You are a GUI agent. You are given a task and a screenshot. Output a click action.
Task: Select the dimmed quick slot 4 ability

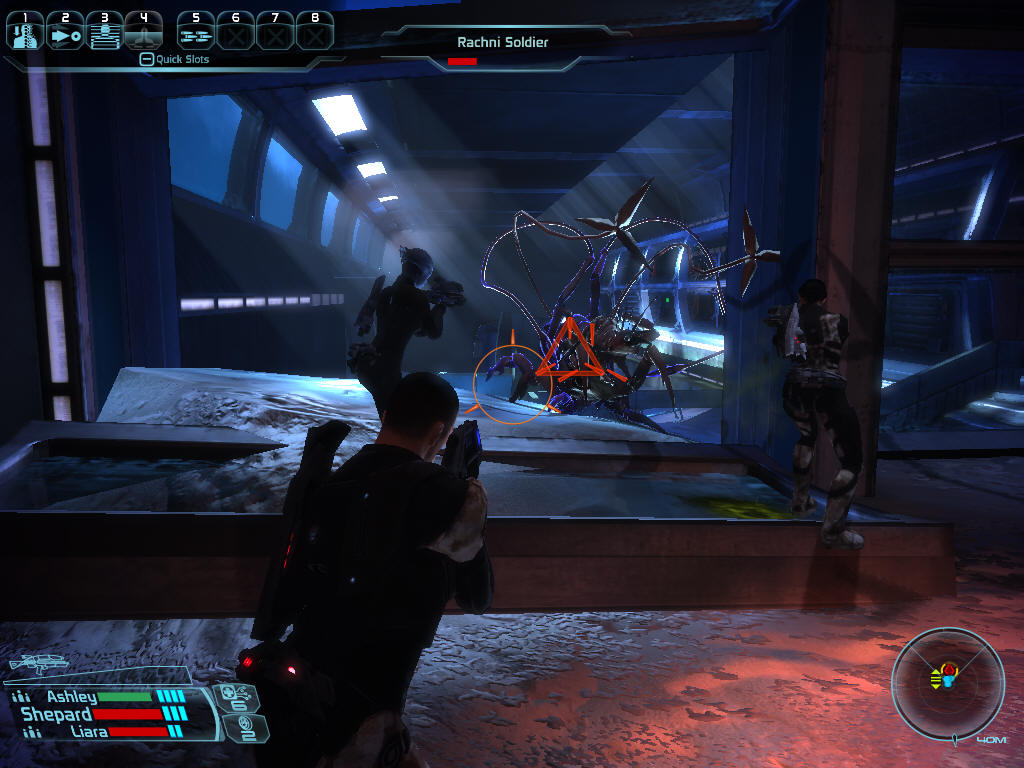(144, 32)
